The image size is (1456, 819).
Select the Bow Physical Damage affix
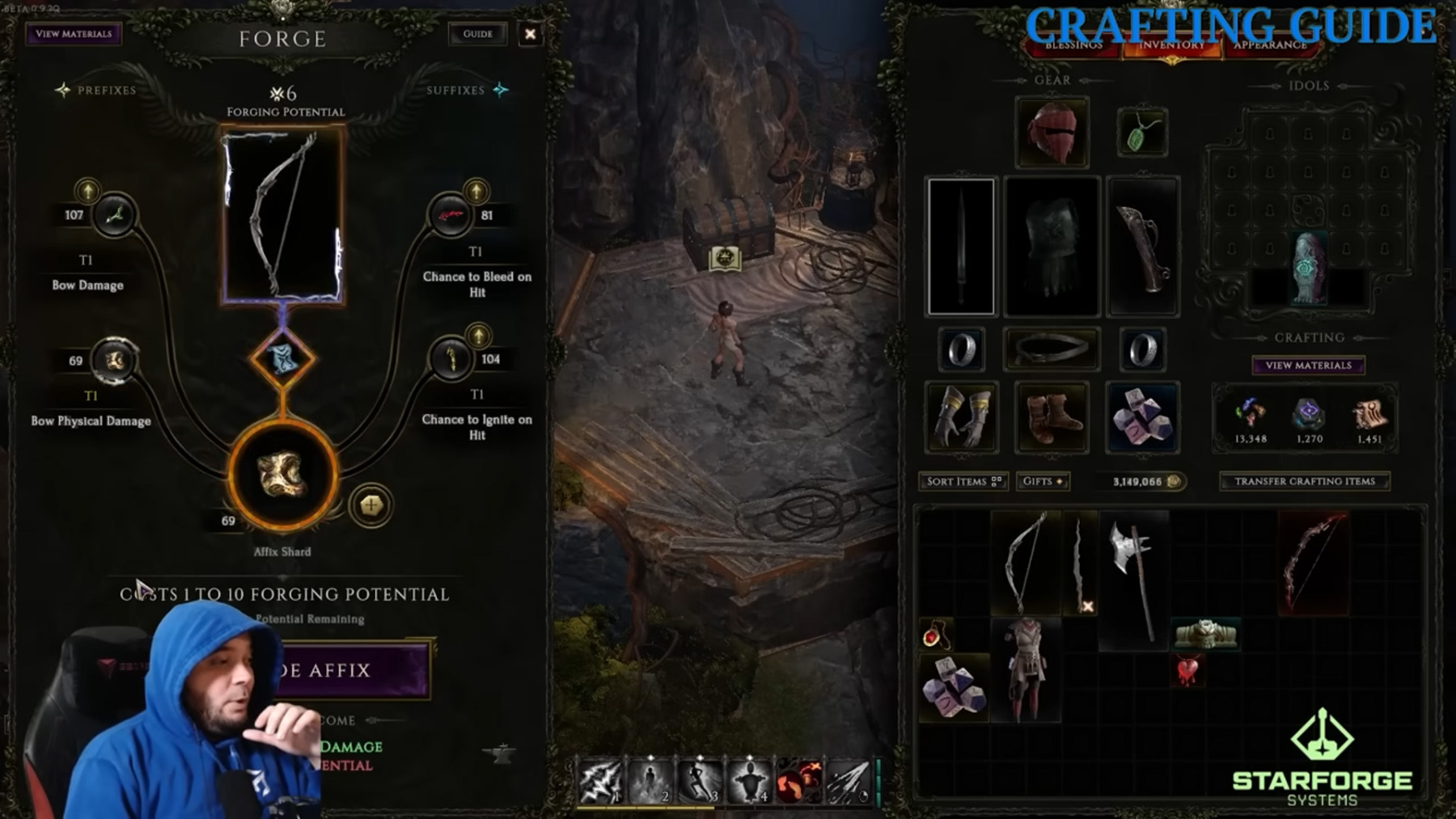(113, 361)
